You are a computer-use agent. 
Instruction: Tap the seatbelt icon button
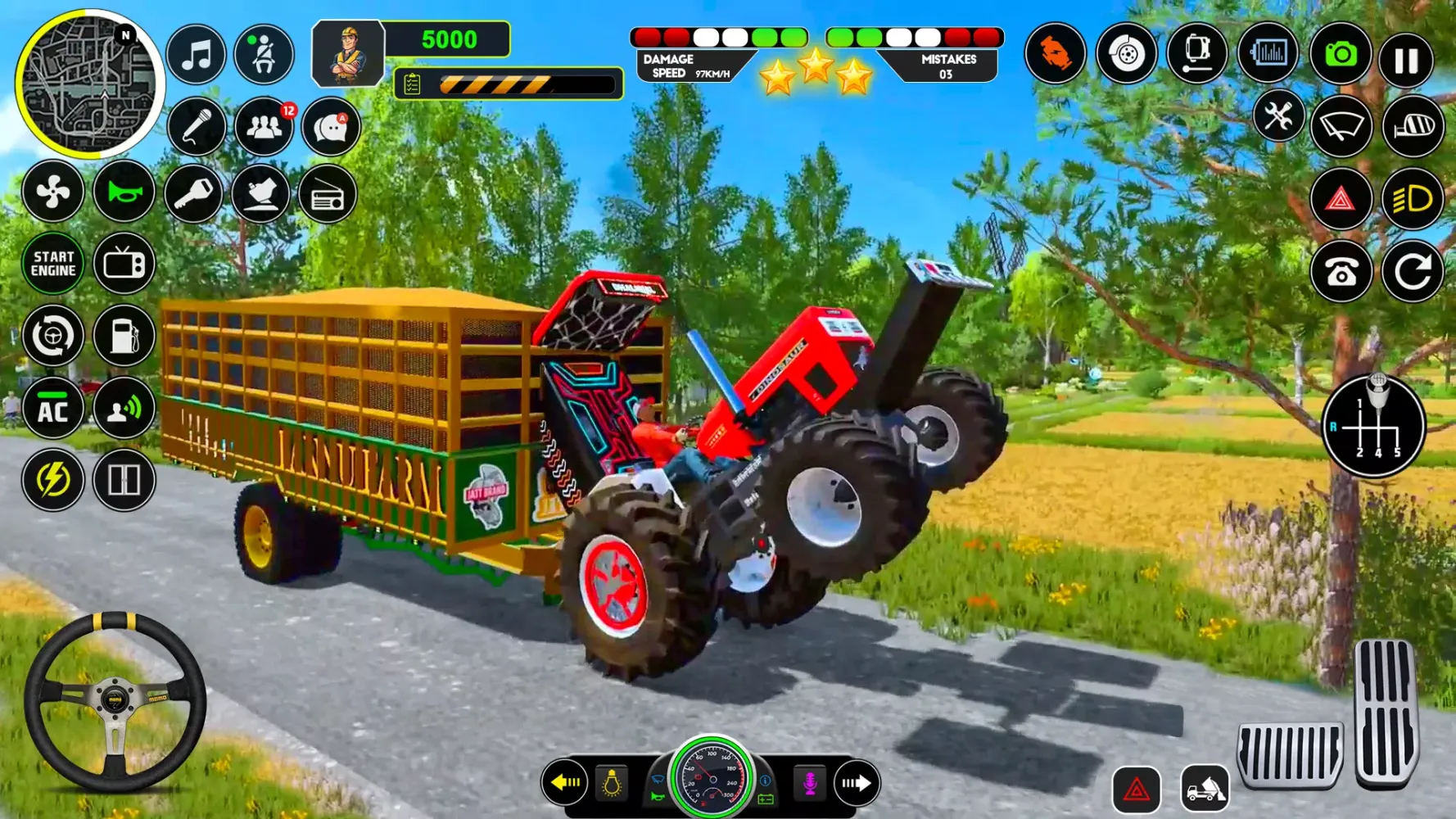pyautogui.click(x=264, y=56)
